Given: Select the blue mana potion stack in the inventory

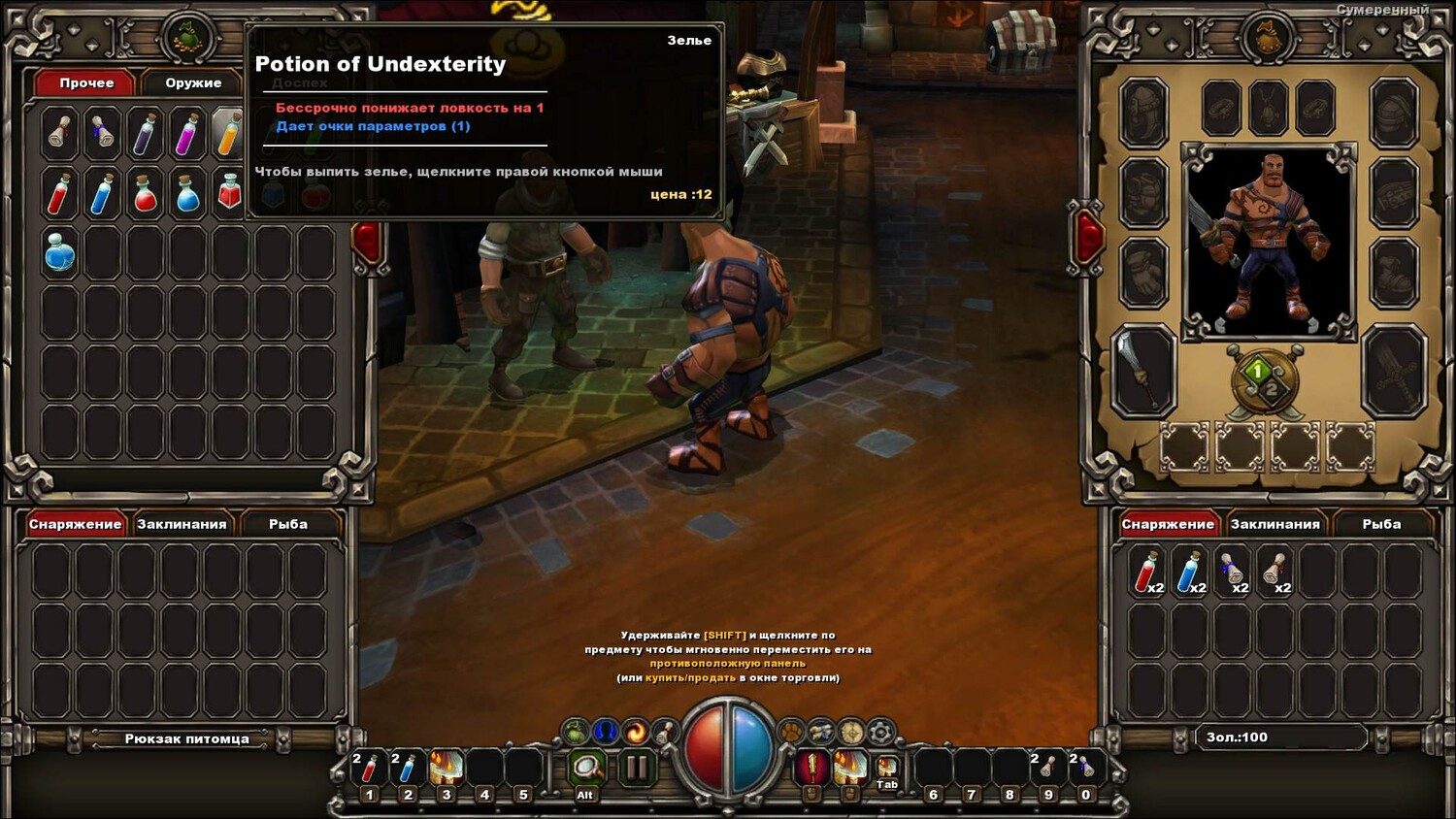Looking at the screenshot, I should coord(1191,573).
